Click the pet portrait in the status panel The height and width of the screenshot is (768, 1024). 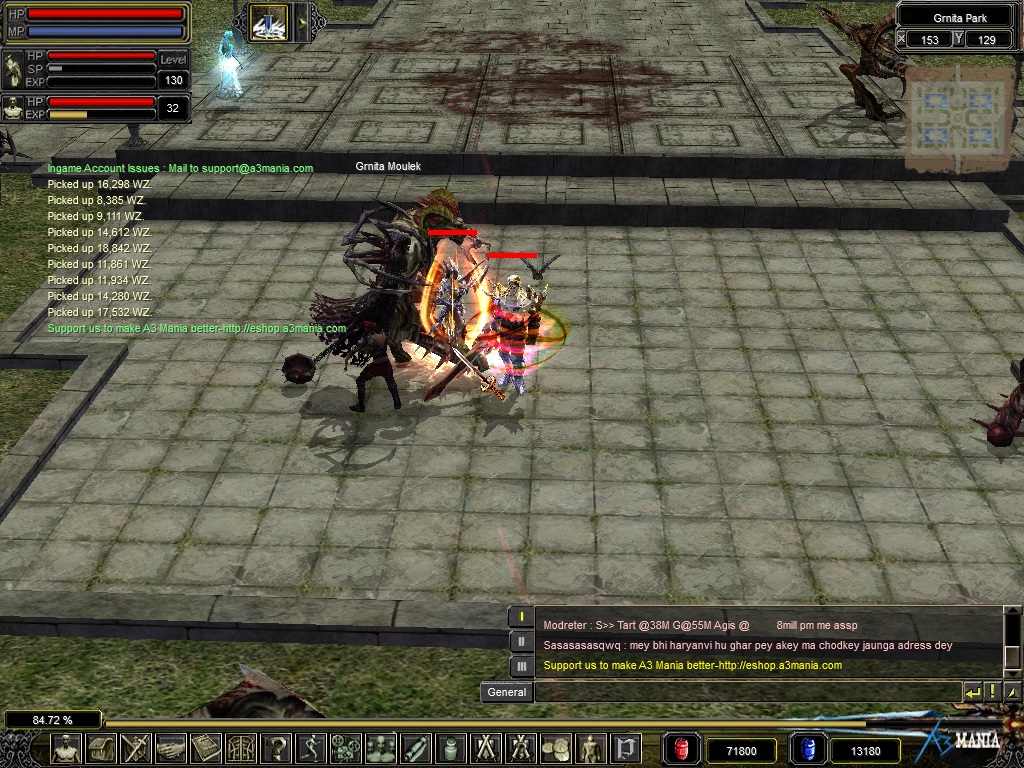[x=13, y=108]
